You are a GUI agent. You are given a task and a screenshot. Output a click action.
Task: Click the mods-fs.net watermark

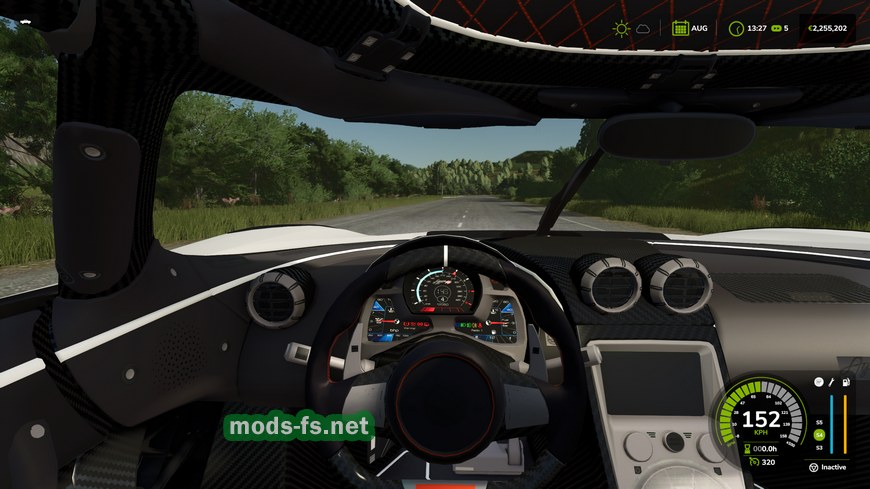298,426
